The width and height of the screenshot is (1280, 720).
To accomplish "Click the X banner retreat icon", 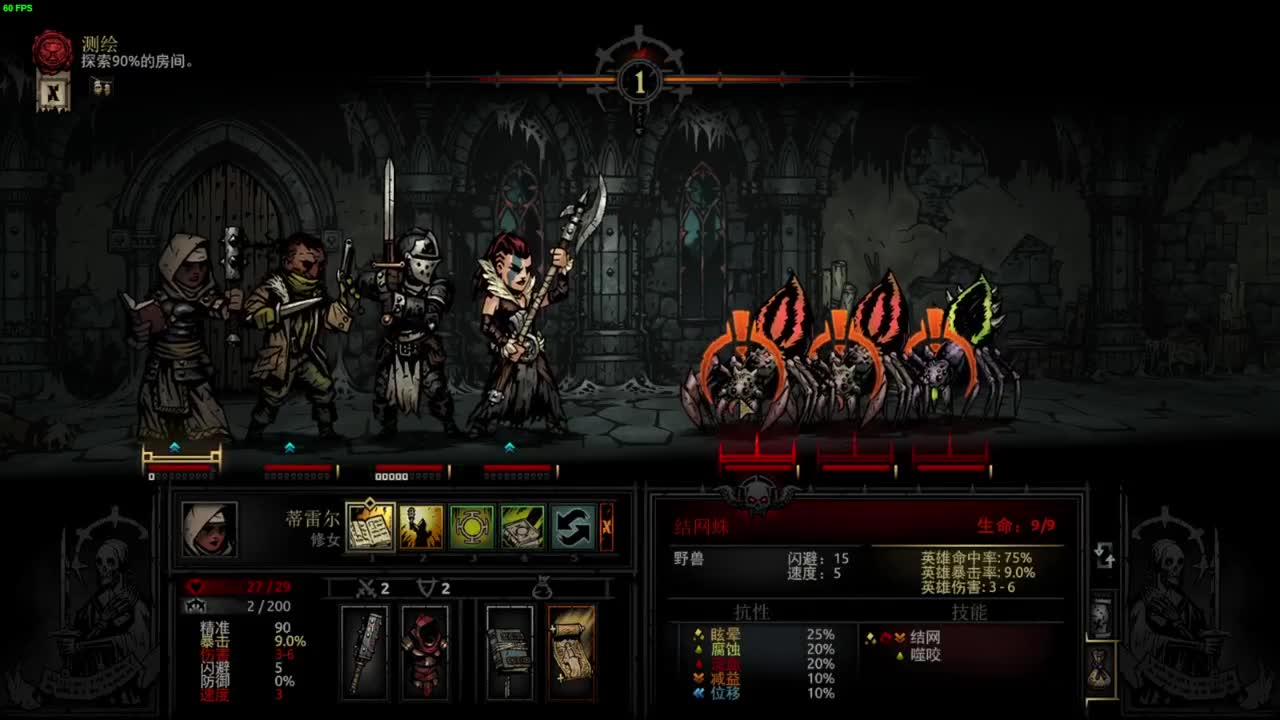I will tap(54, 93).
